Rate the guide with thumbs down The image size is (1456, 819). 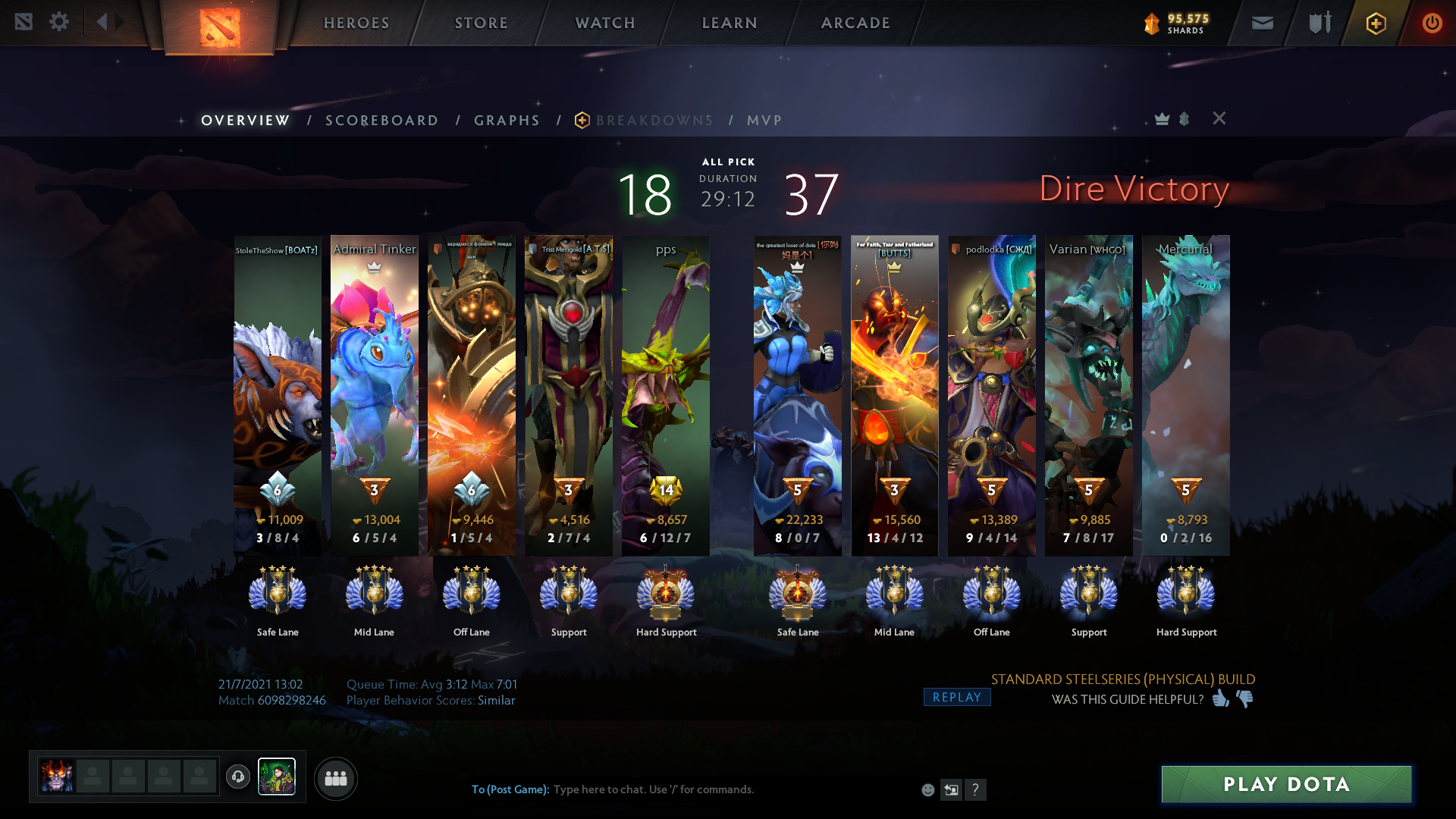click(1244, 698)
